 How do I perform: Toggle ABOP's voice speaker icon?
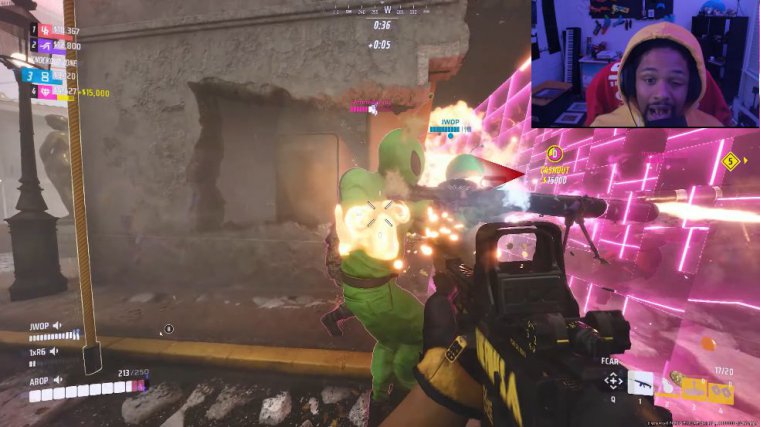click(57, 380)
